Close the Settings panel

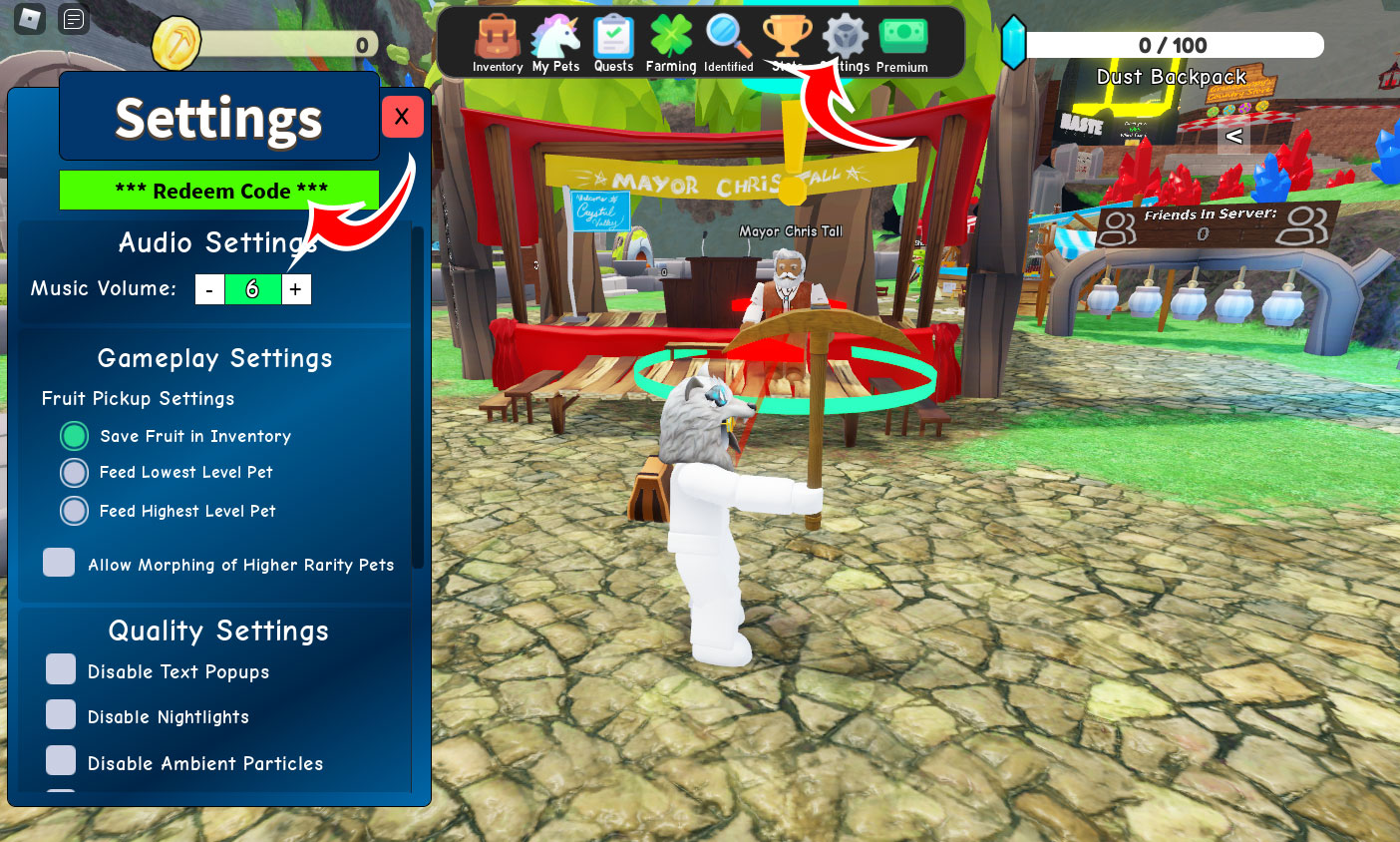coord(402,117)
